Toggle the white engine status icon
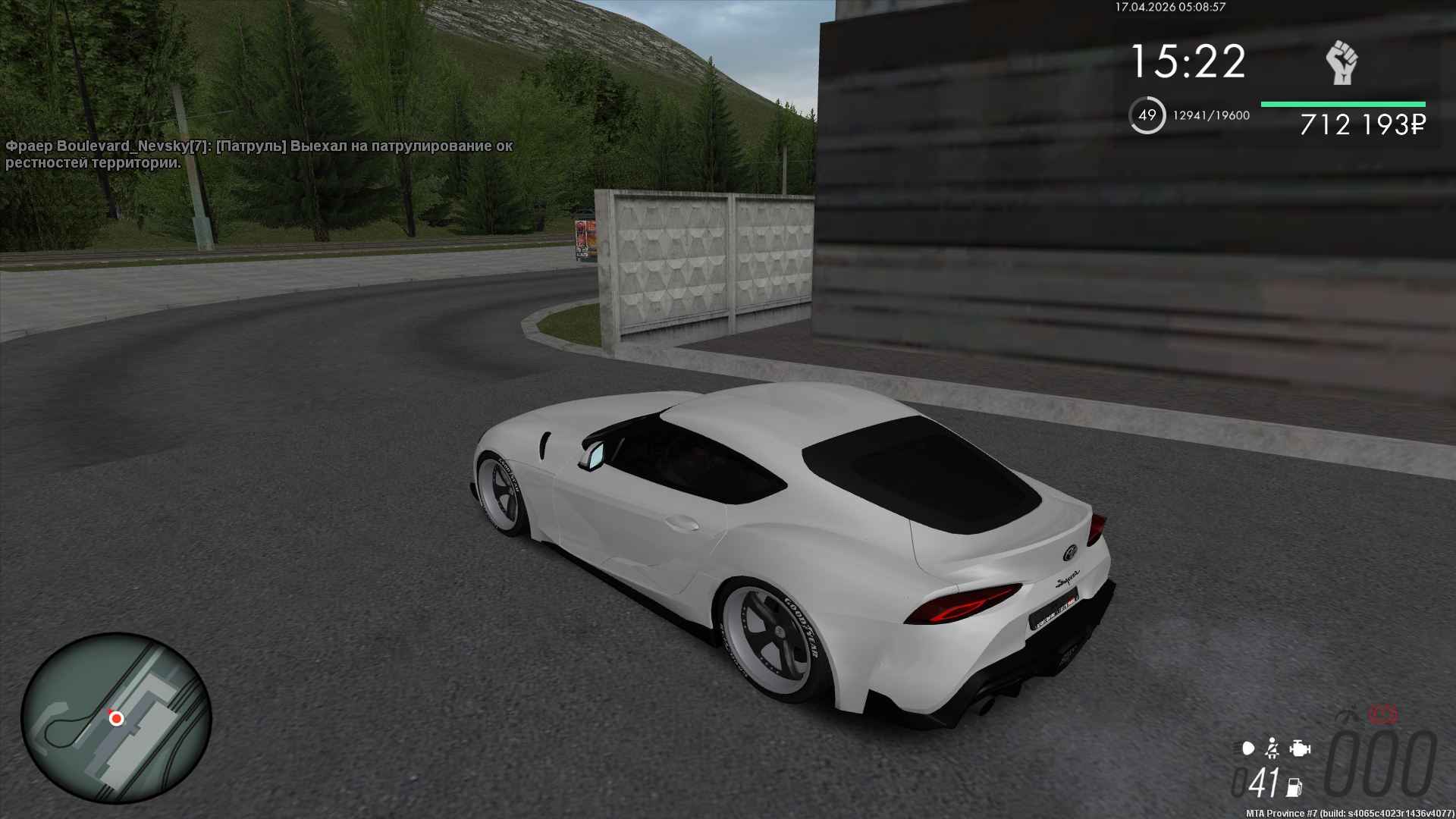 (1300, 749)
